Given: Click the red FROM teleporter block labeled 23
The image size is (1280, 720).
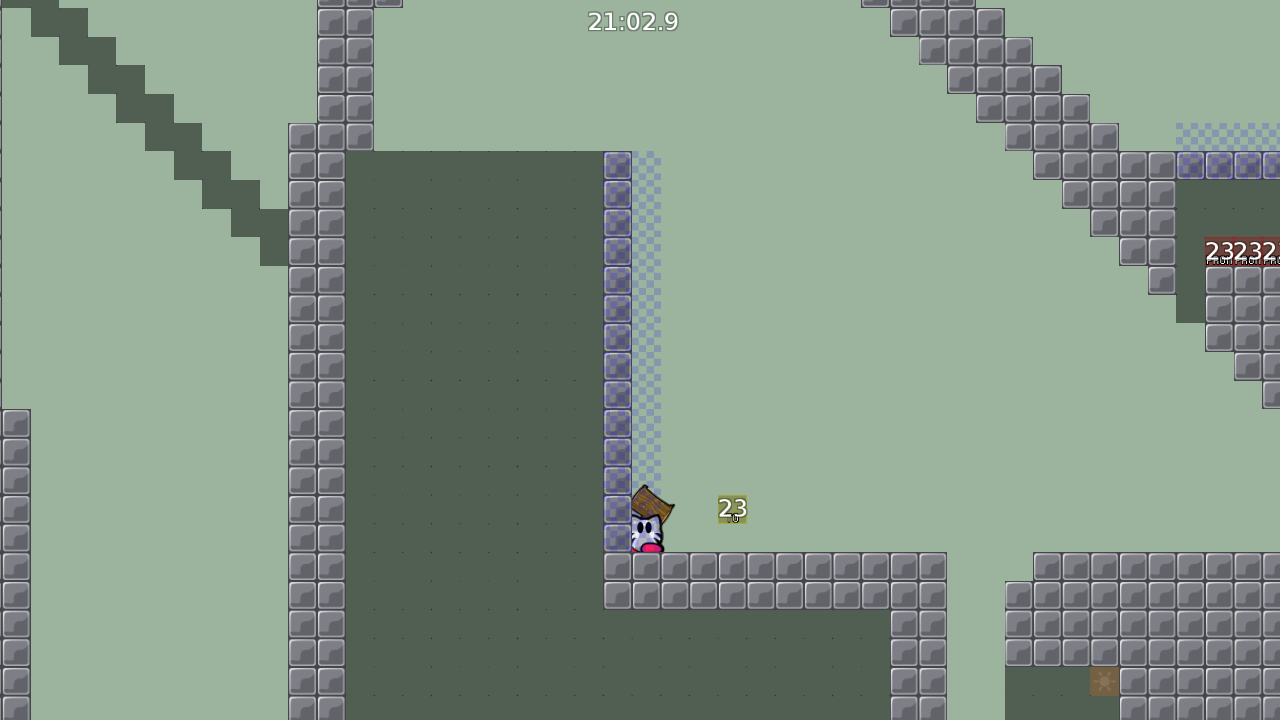Looking at the screenshot, I should [x=1220, y=250].
